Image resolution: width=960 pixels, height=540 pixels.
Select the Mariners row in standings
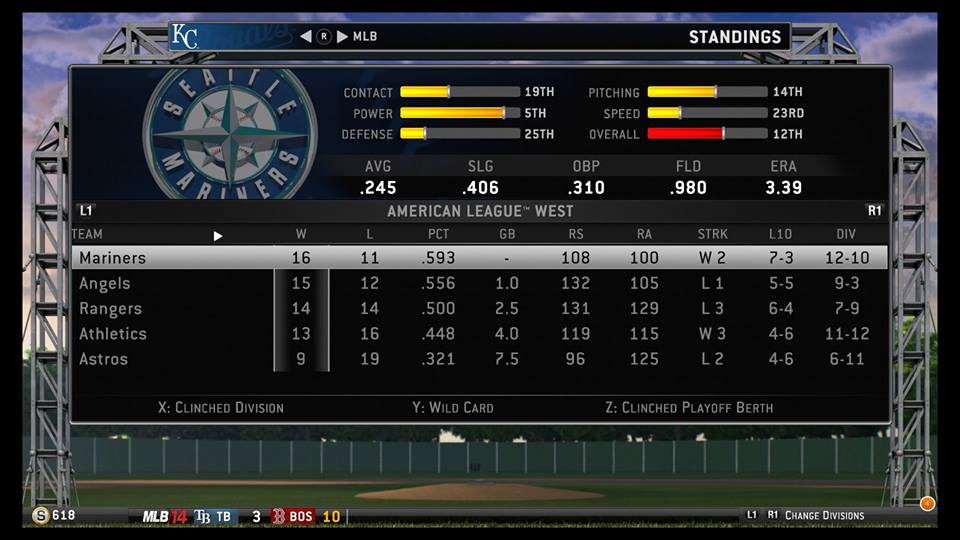tap(112, 258)
